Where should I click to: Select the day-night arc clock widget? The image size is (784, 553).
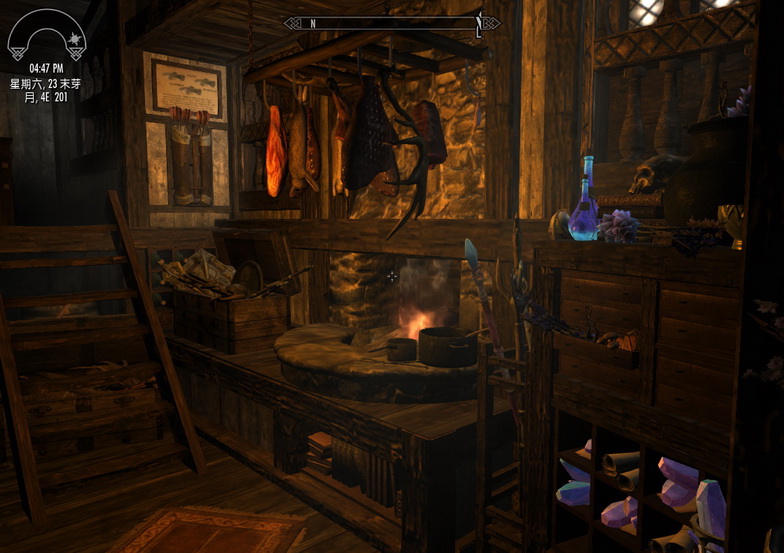pyautogui.click(x=46, y=35)
